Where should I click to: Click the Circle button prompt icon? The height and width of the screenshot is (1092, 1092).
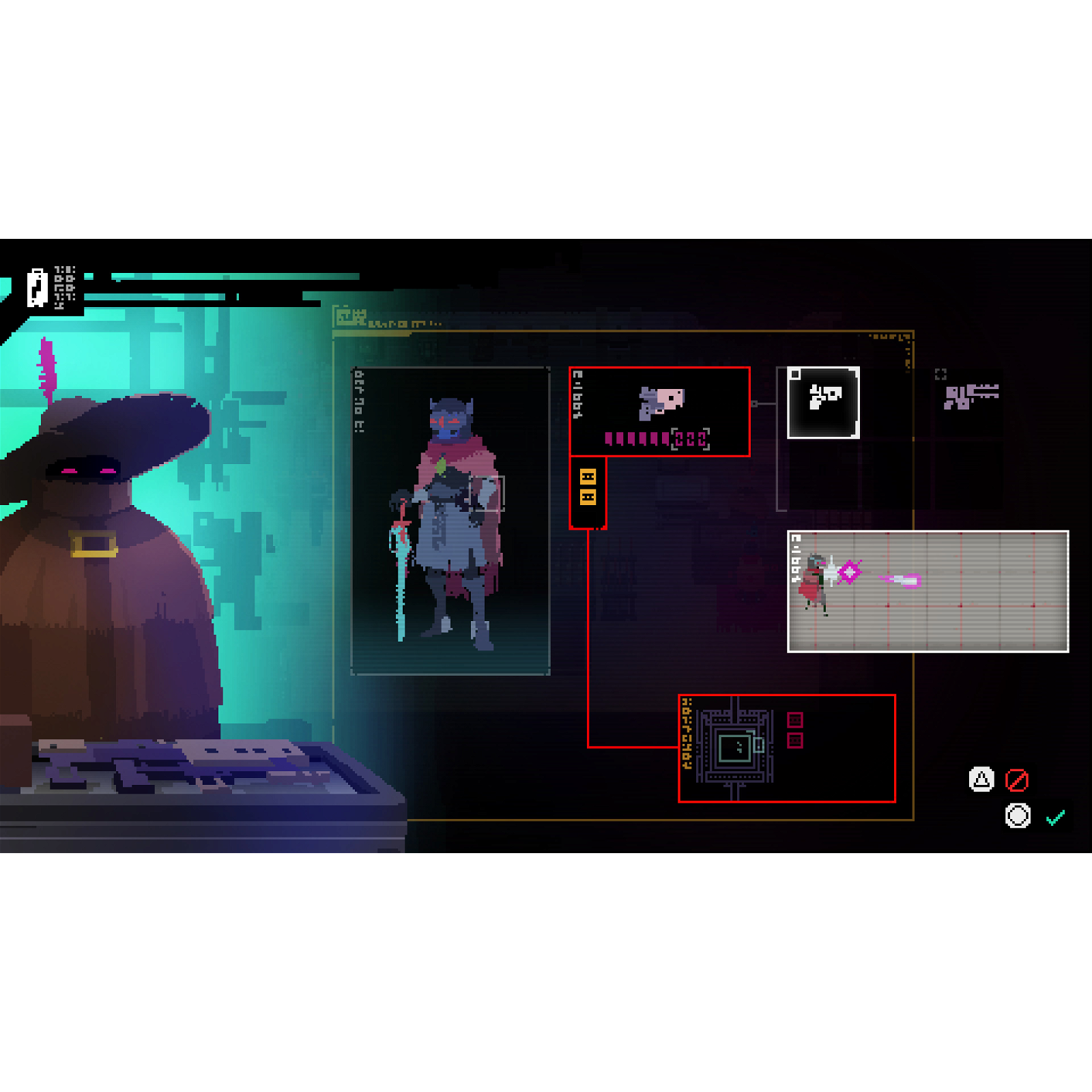click(x=1018, y=814)
